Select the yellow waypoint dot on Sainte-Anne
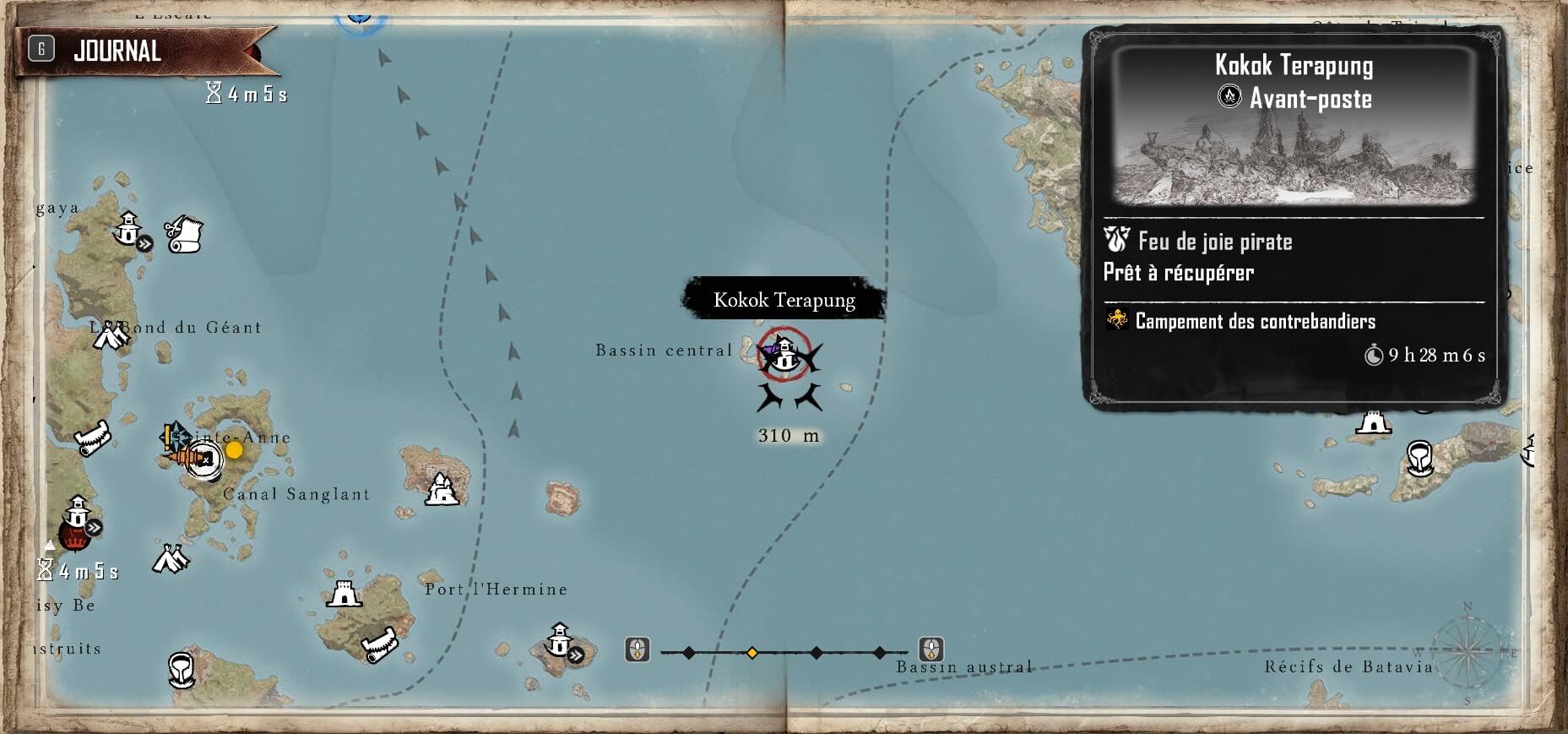The image size is (1568, 734). click(234, 450)
